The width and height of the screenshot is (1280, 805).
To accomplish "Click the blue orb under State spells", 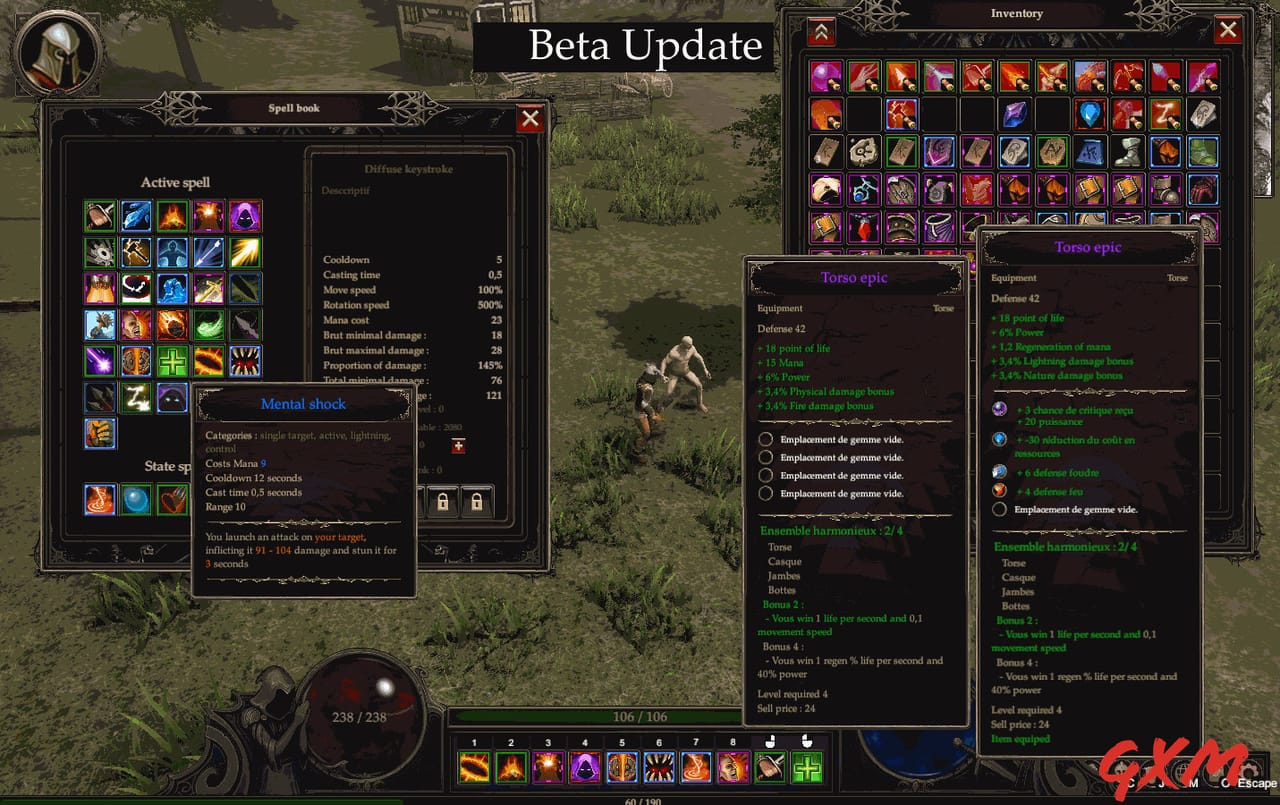I will [136, 499].
